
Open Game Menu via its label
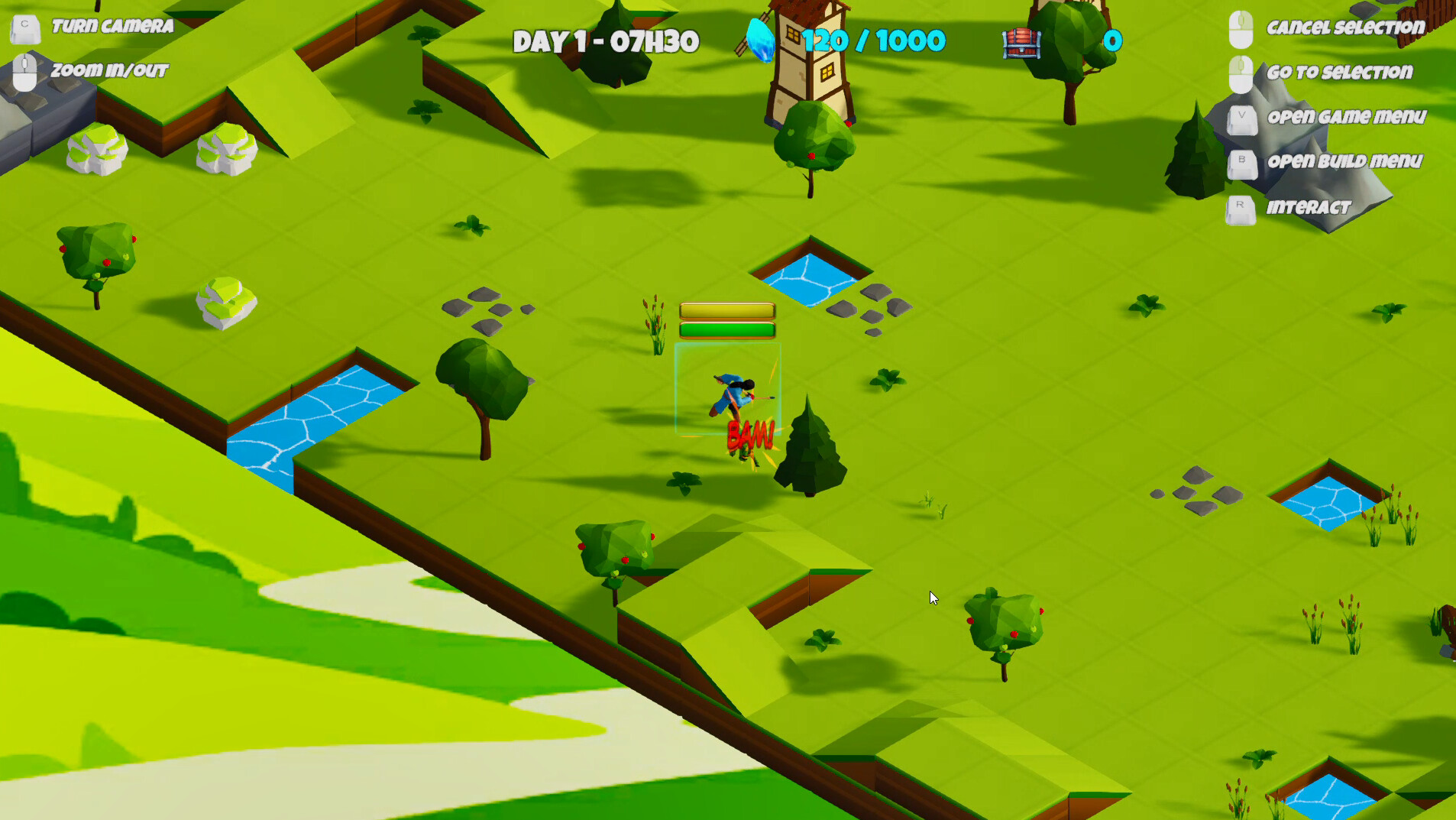tap(1347, 117)
